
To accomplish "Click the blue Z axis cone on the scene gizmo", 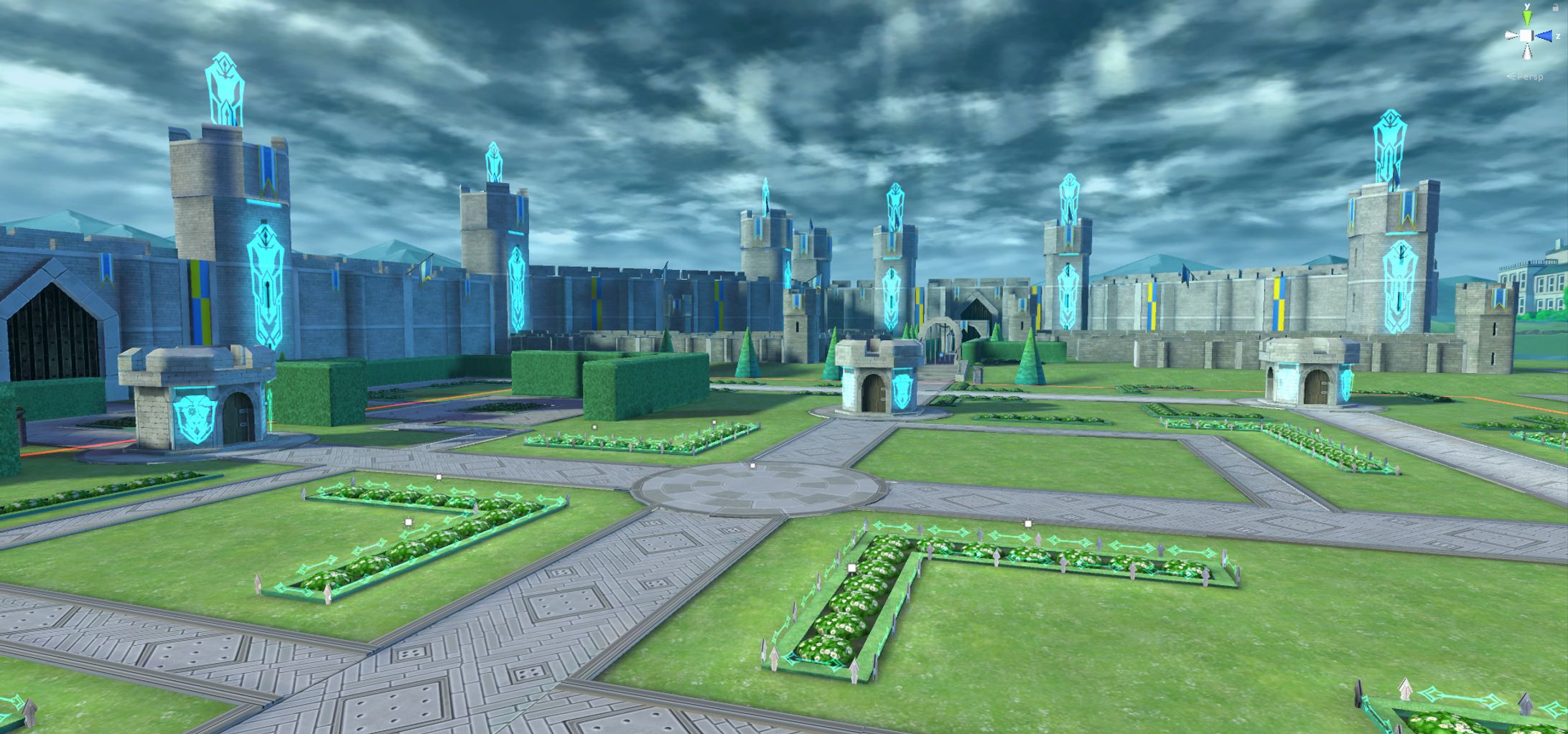I will pos(1546,36).
